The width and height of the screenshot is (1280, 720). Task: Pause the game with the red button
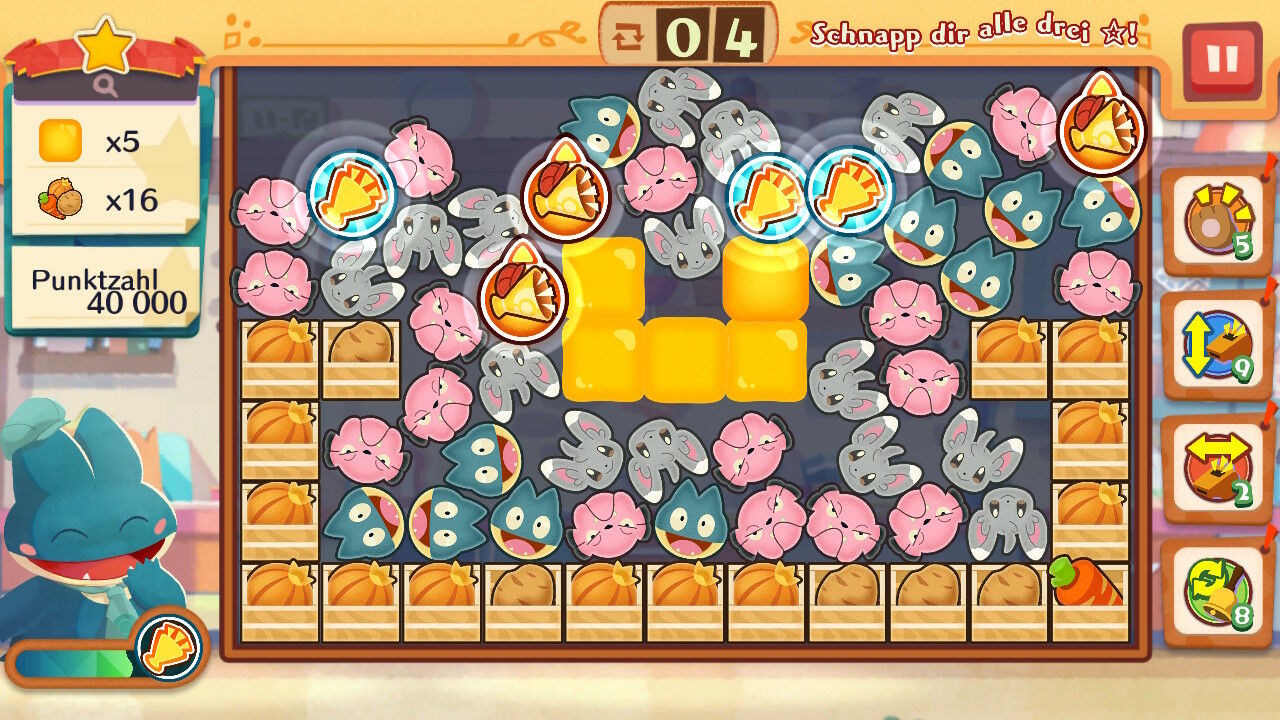pyautogui.click(x=1221, y=59)
